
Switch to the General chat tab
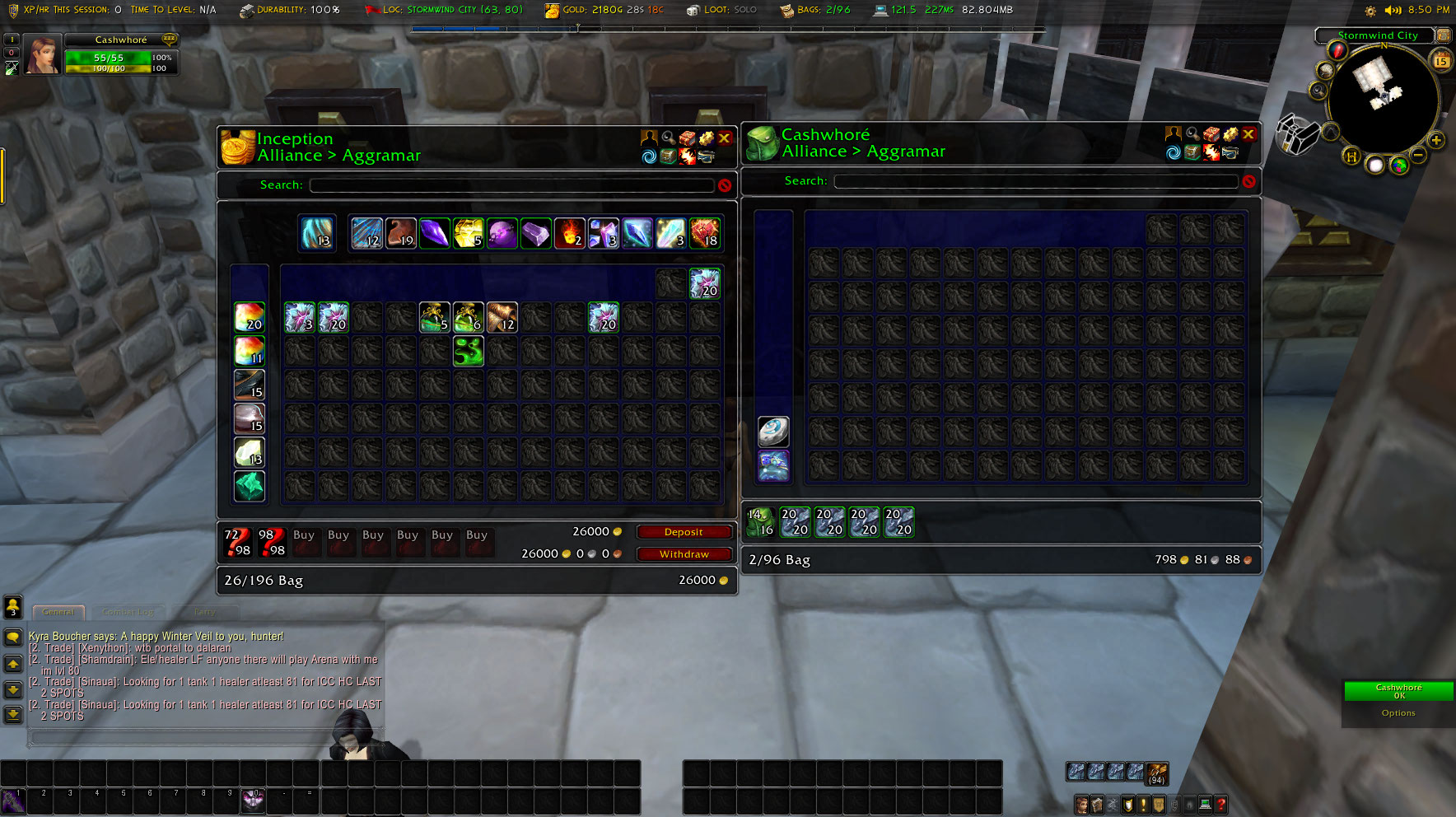point(58,612)
